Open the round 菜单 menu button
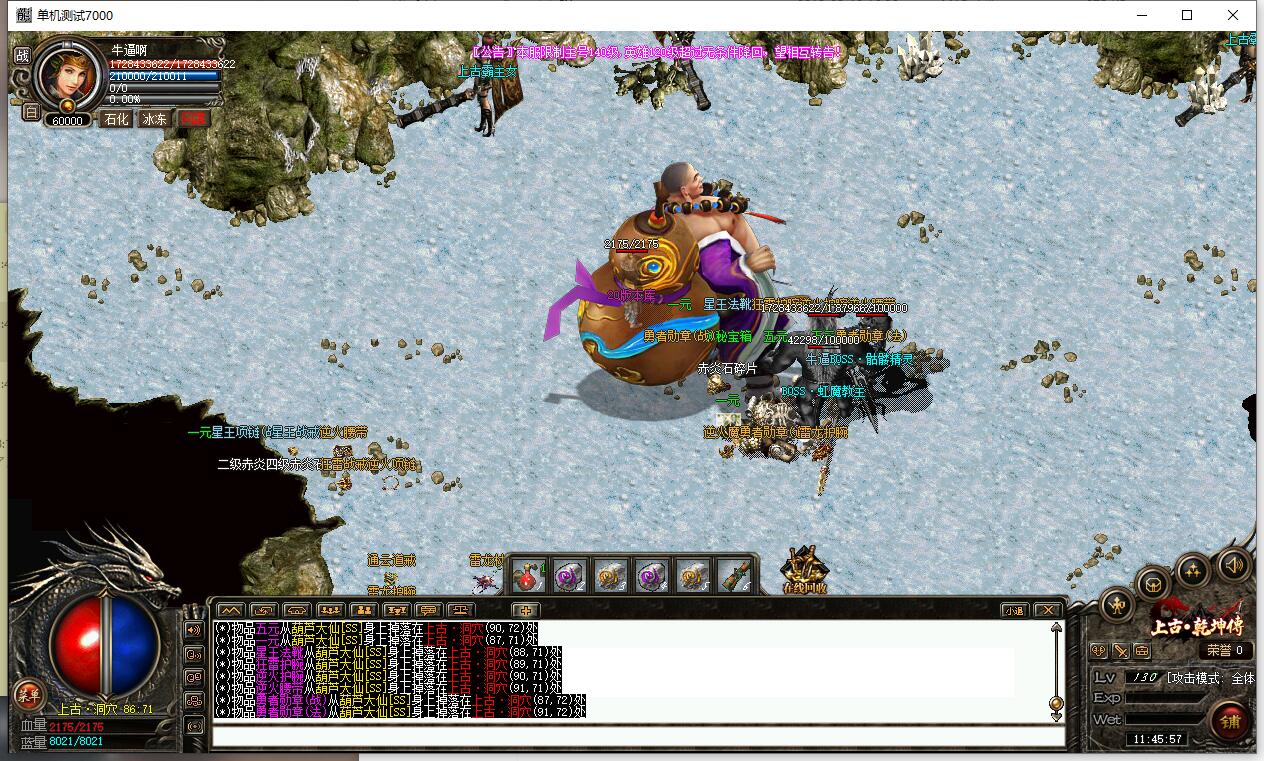 click(x=29, y=695)
